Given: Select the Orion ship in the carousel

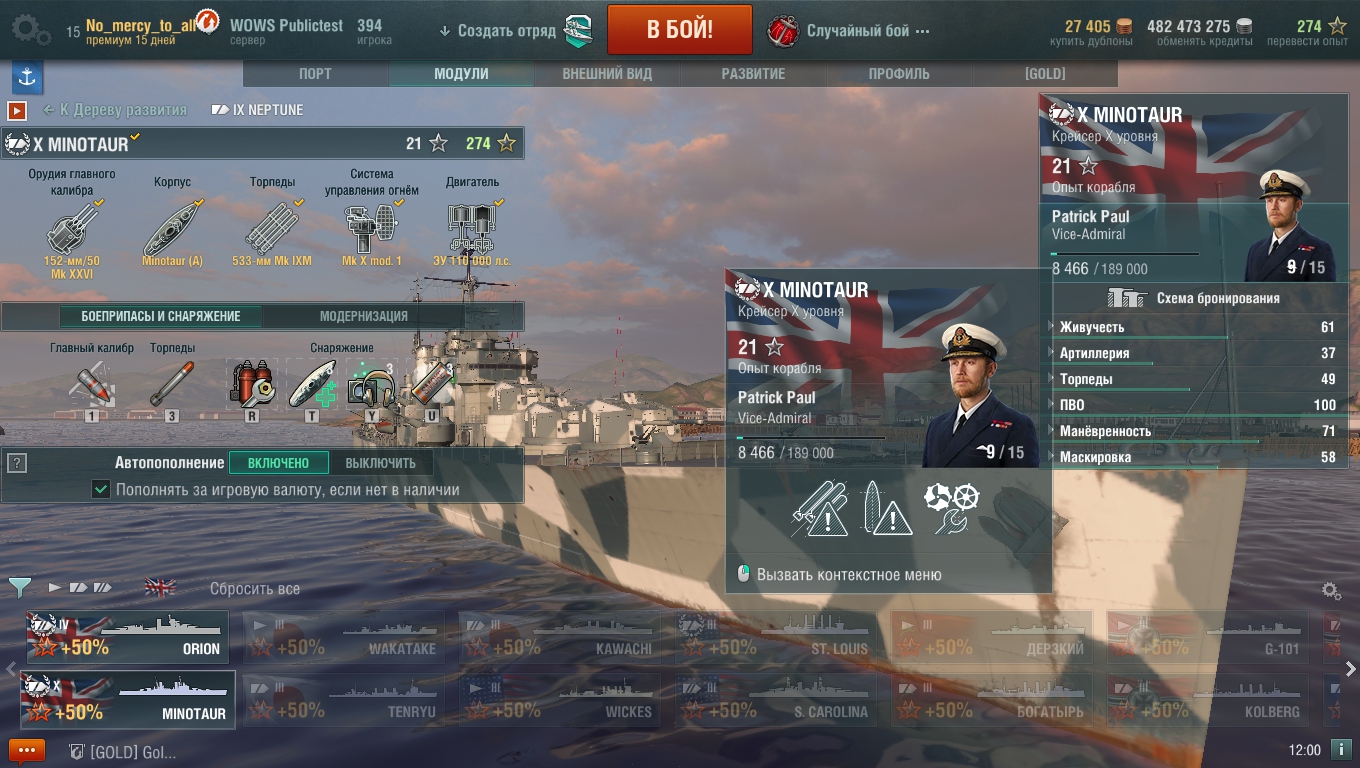Looking at the screenshot, I should tap(127, 637).
